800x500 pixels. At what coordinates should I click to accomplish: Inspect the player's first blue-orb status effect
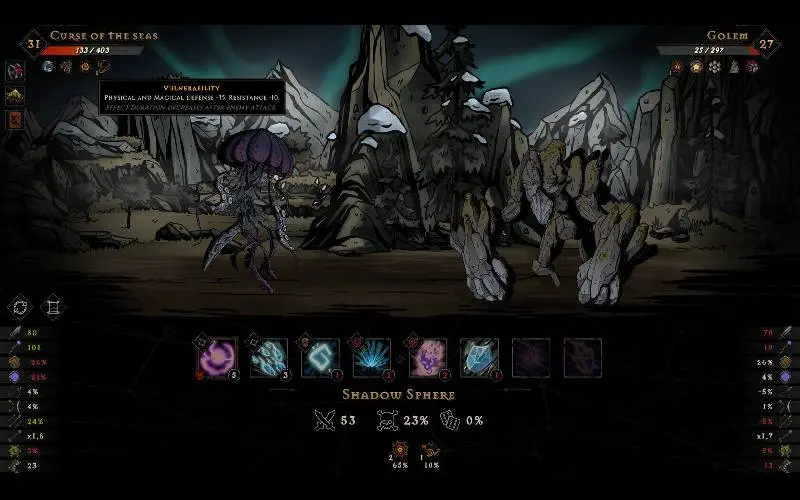48,67
